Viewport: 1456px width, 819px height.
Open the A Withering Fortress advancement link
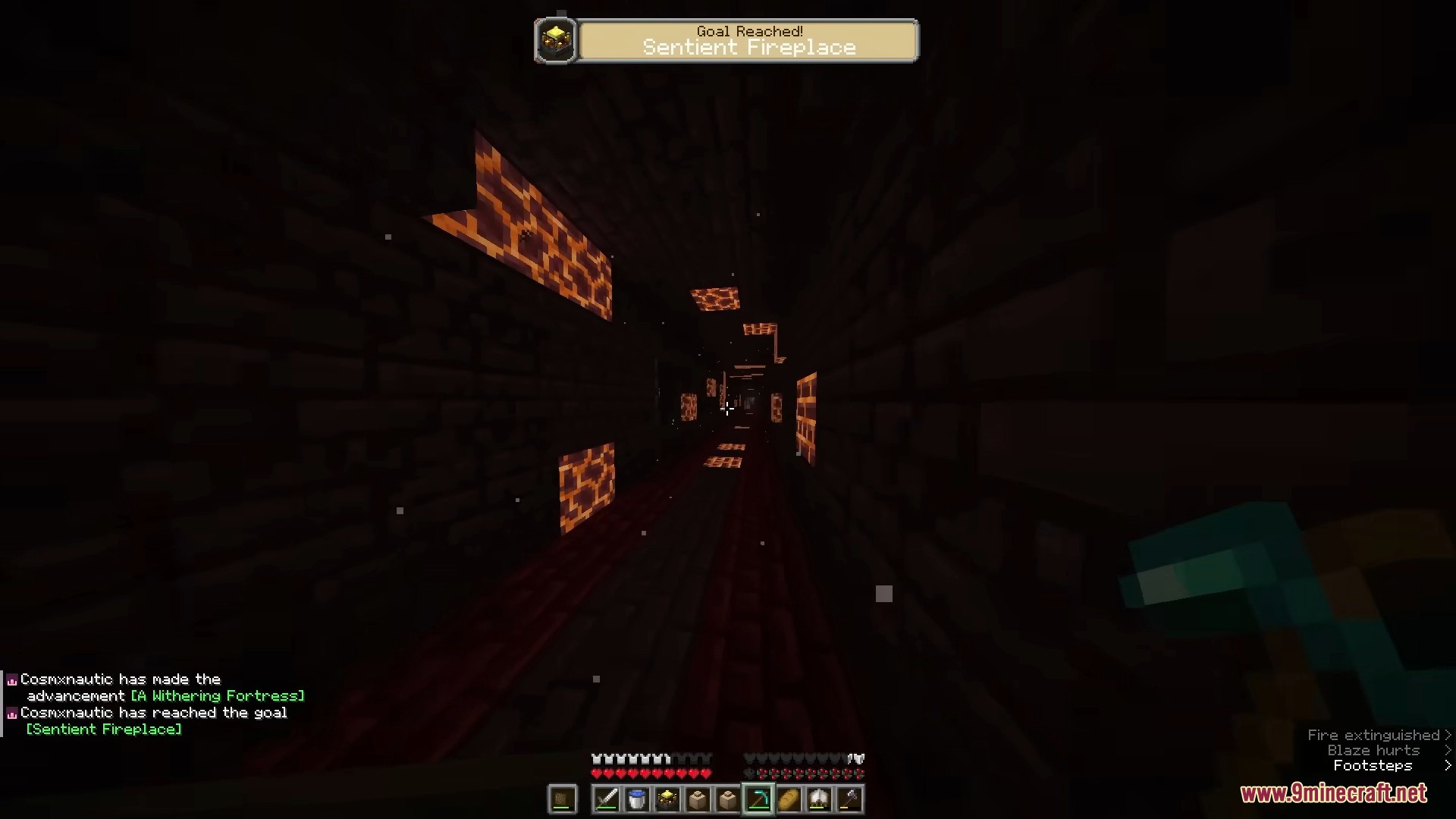pyautogui.click(x=218, y=696)
